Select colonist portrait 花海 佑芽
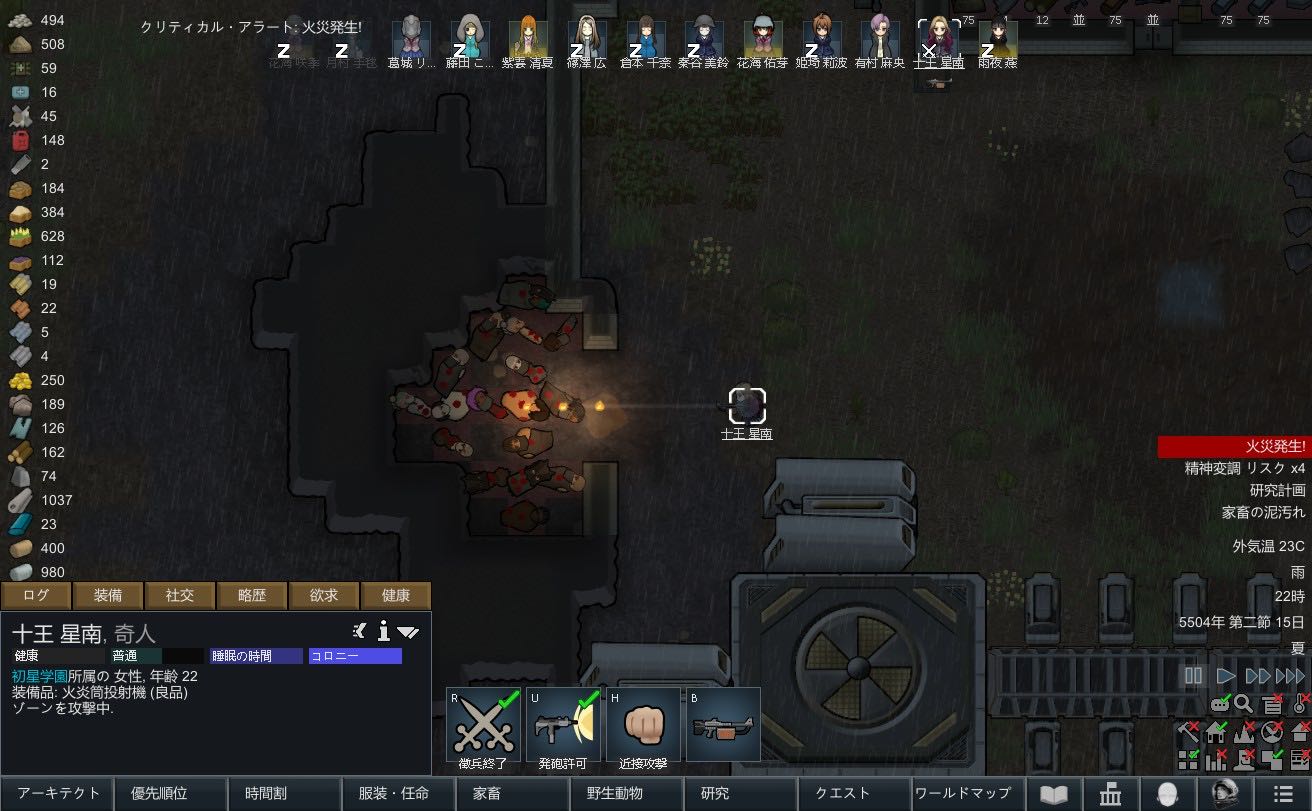 coord(763,40)
